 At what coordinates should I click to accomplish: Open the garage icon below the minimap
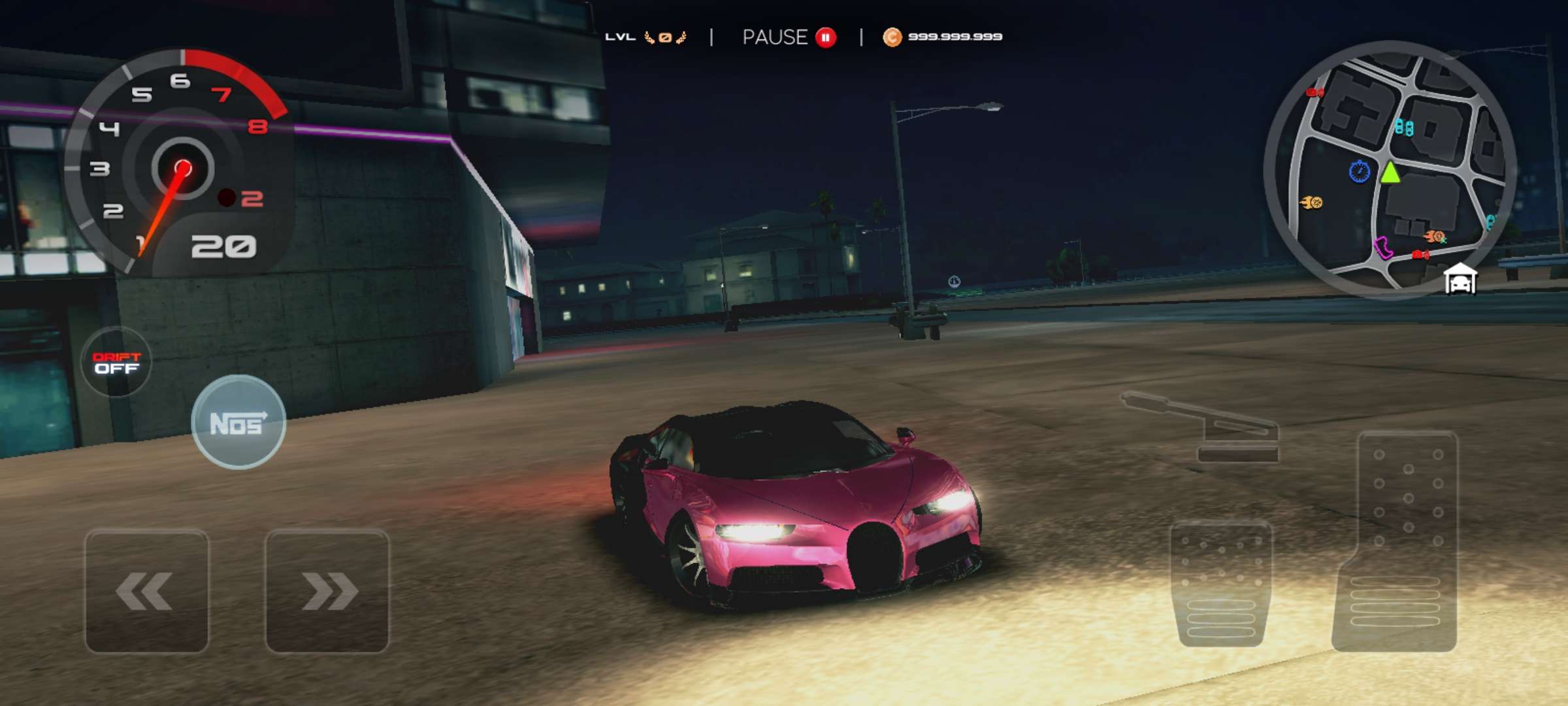1460,280
